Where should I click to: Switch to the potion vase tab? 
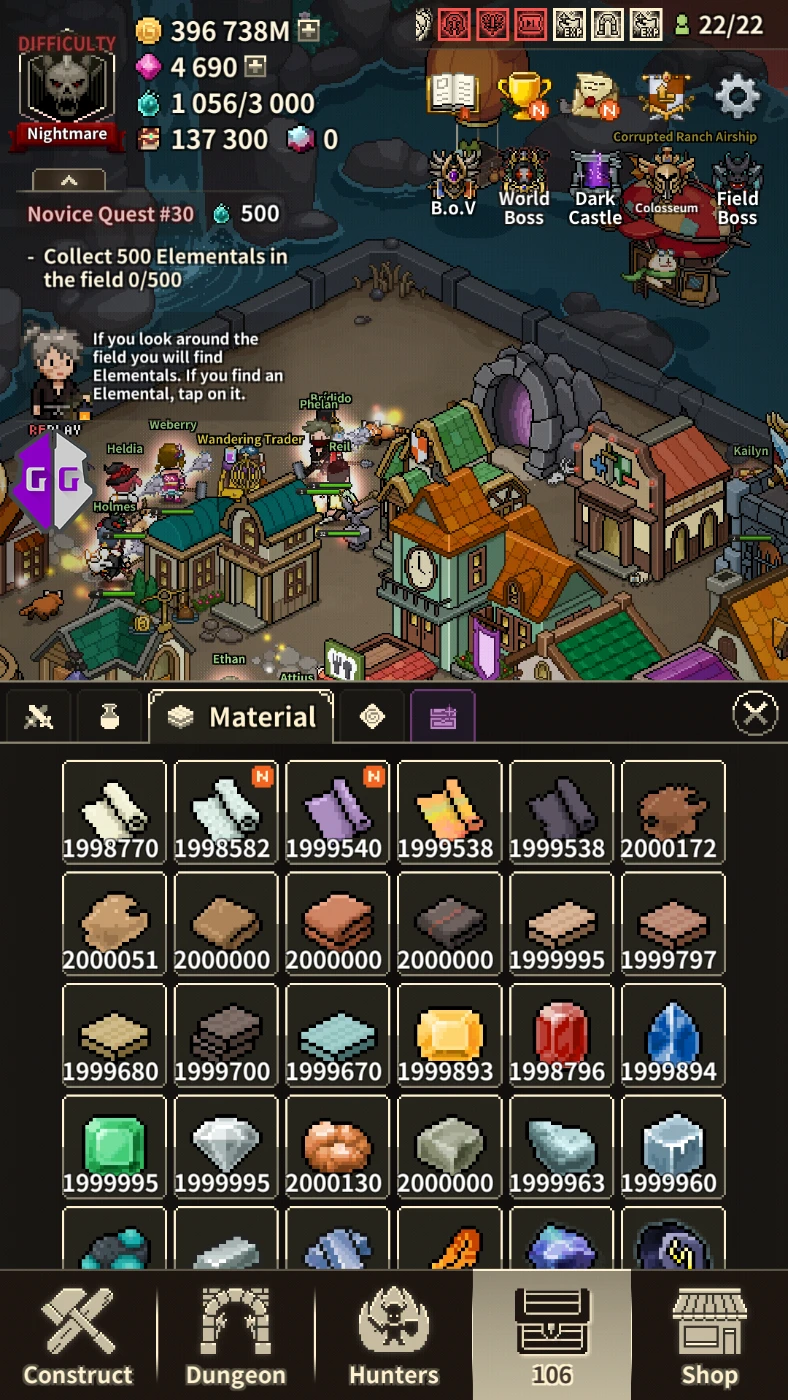coord(109,716)
